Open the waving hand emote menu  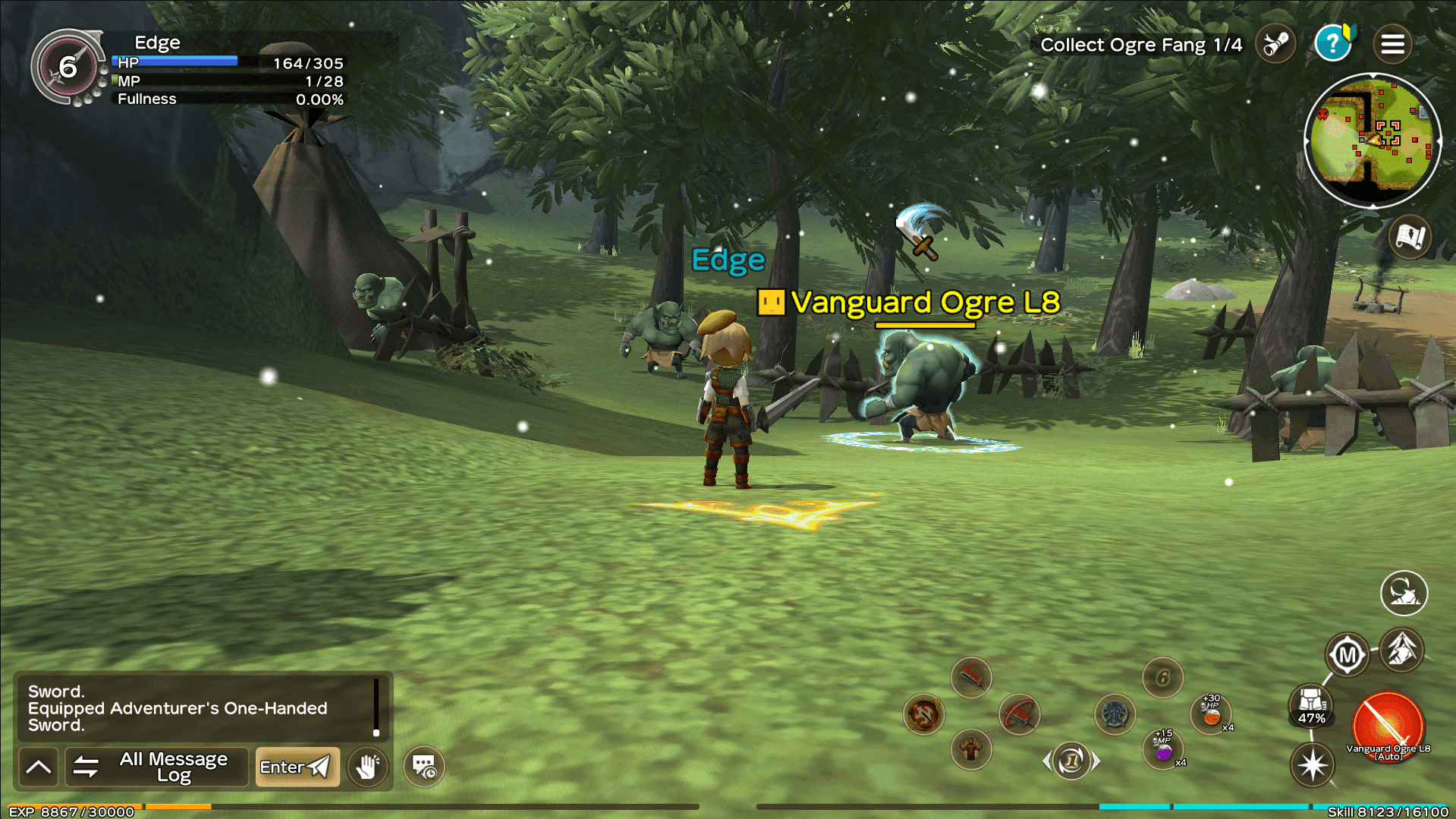pyautogui.click(x=368, y=767)
